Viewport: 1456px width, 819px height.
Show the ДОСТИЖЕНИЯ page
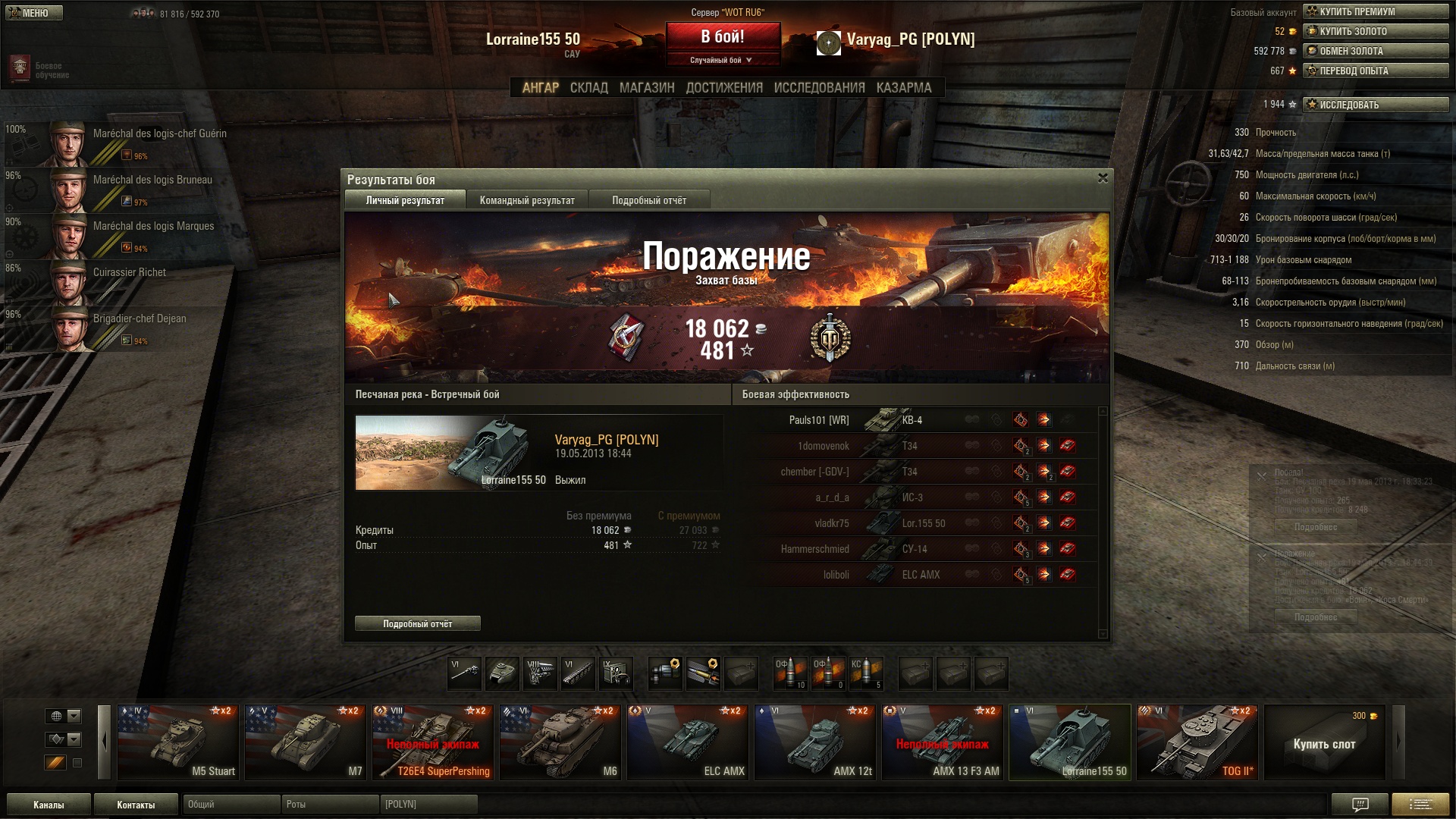click(724, 88)
